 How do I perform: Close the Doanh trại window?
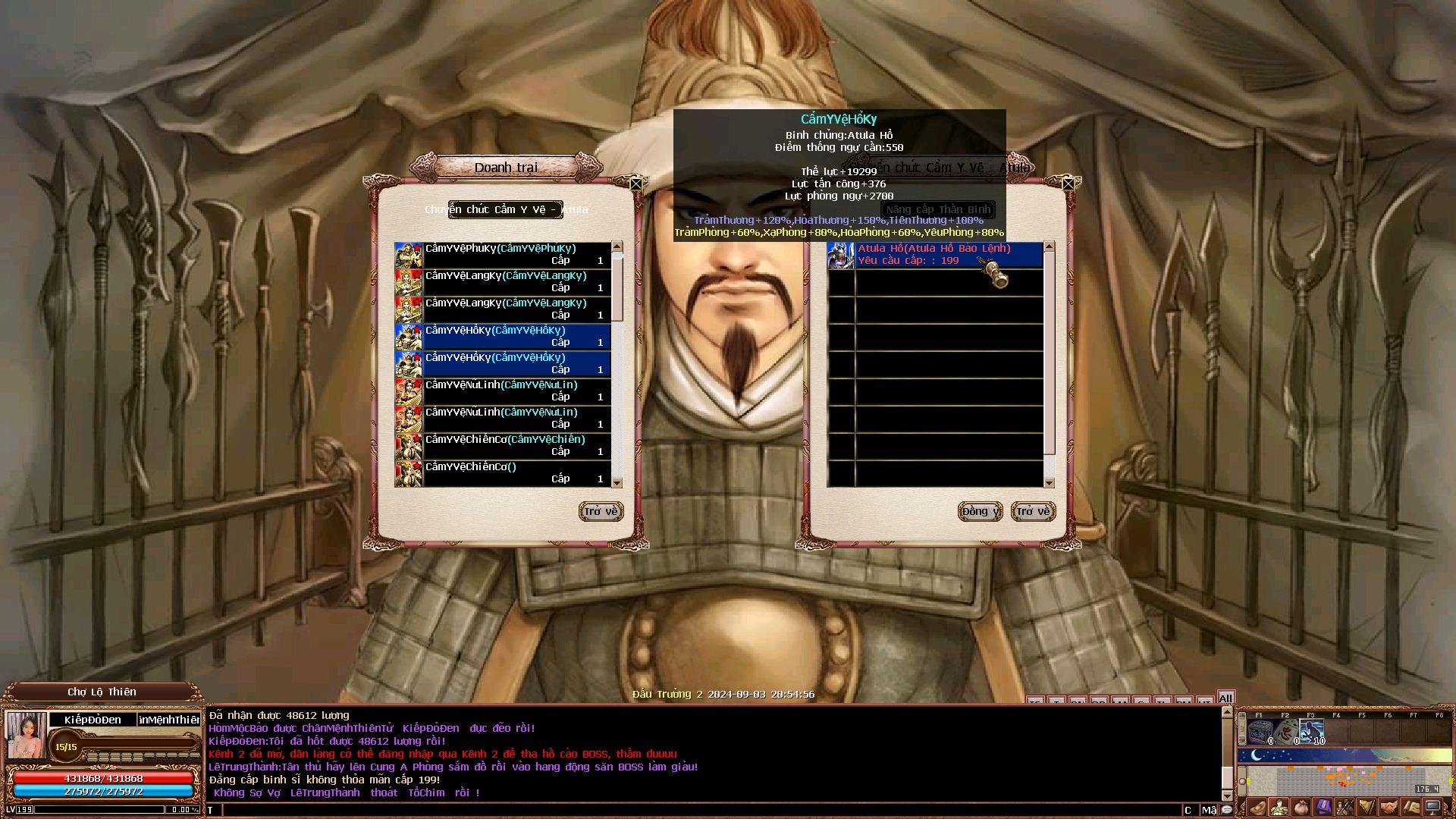(636, 184)
